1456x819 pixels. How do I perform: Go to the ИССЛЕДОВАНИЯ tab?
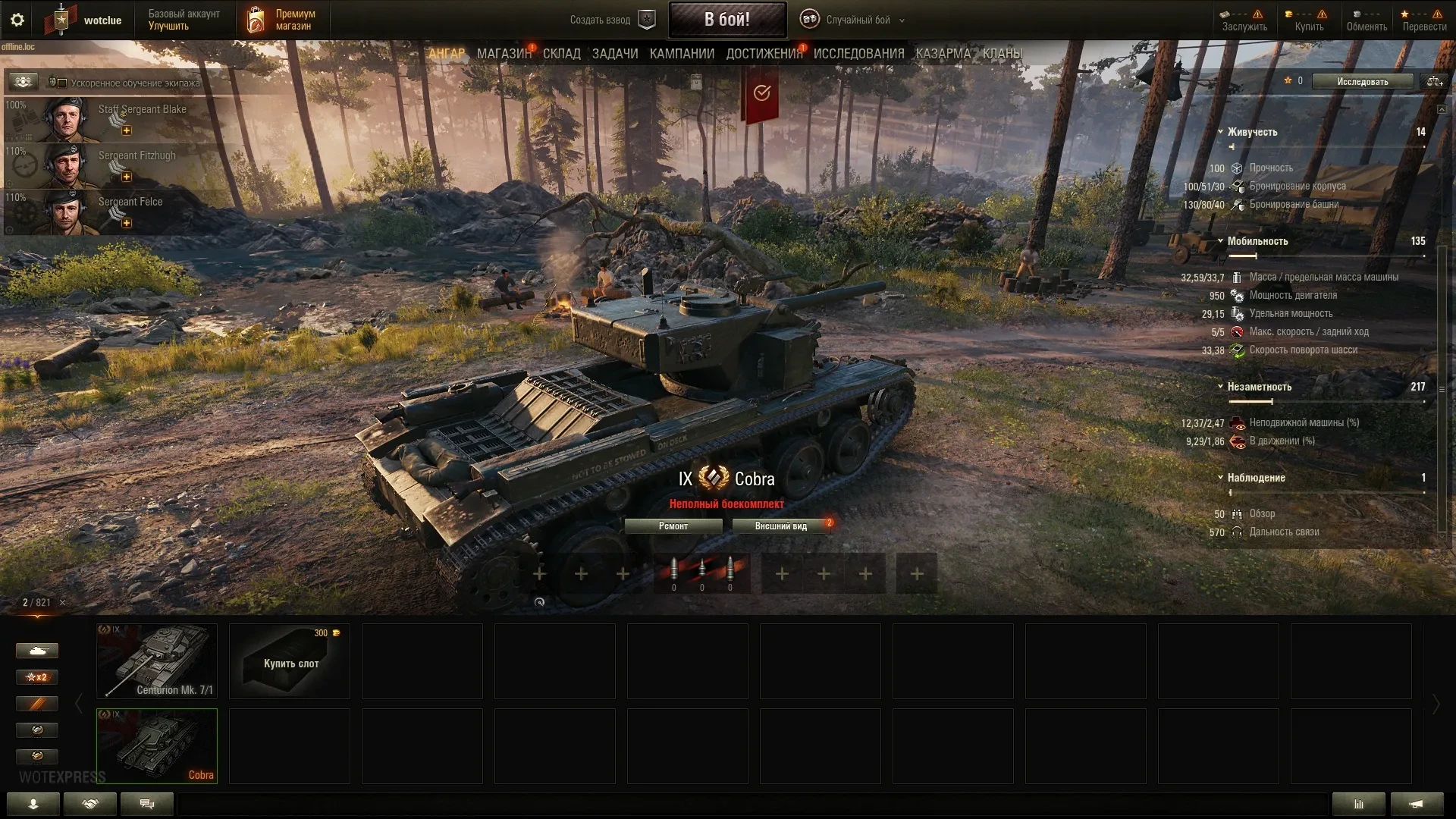click(858, 54)
